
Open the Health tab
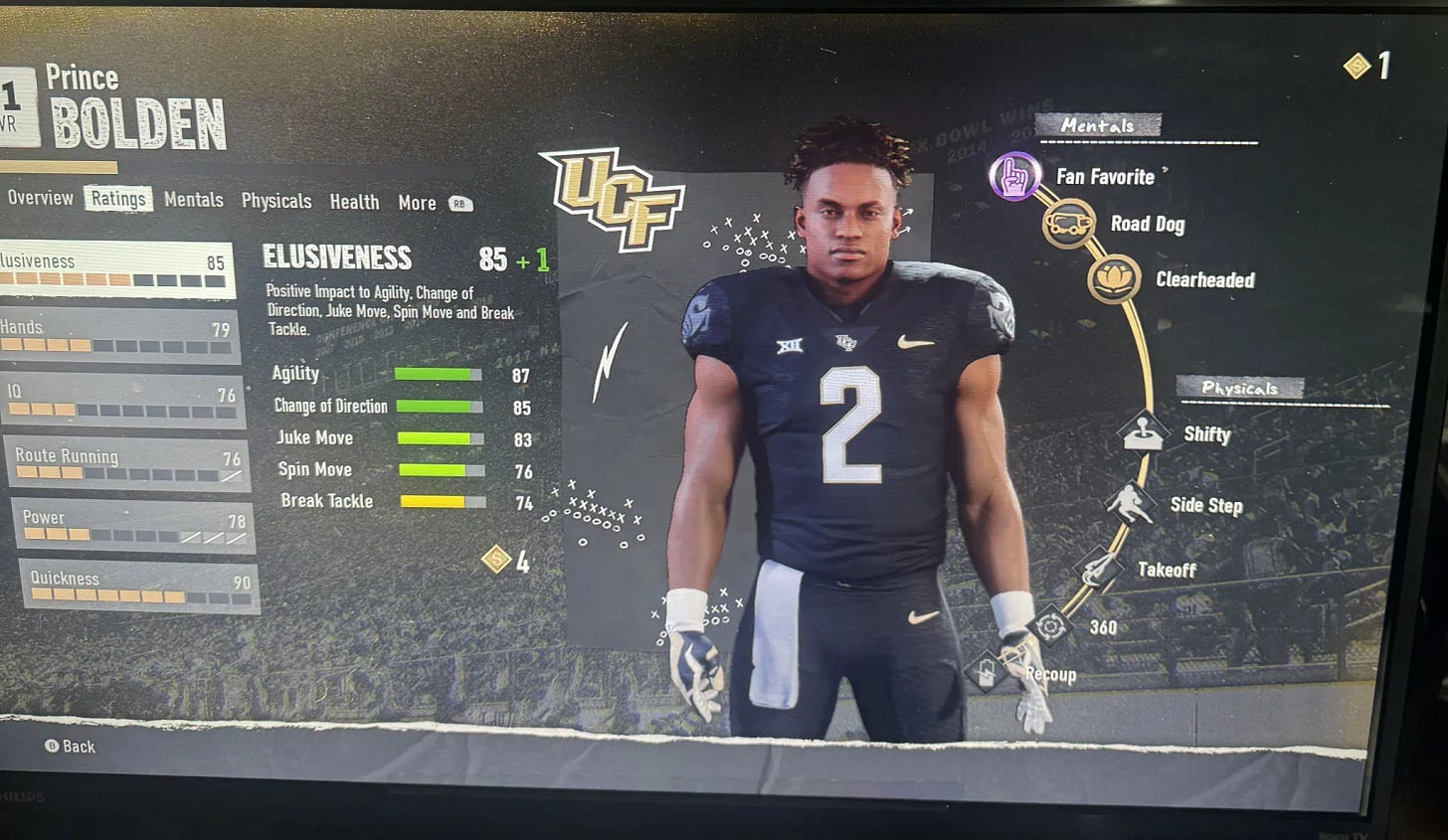pyautogui.click(x=354, y=202)
